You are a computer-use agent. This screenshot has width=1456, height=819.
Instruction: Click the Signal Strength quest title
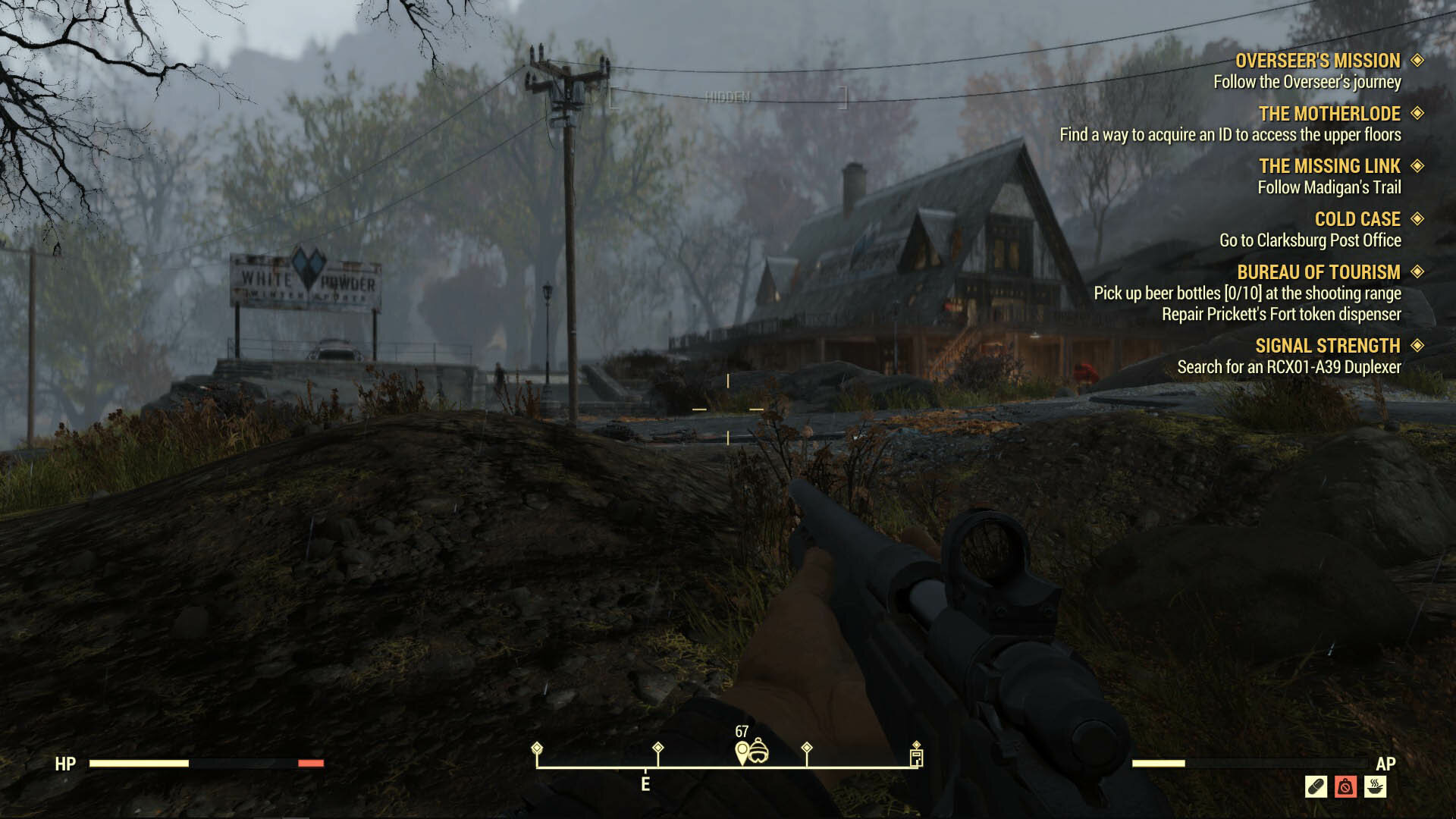coord(1327,346)
